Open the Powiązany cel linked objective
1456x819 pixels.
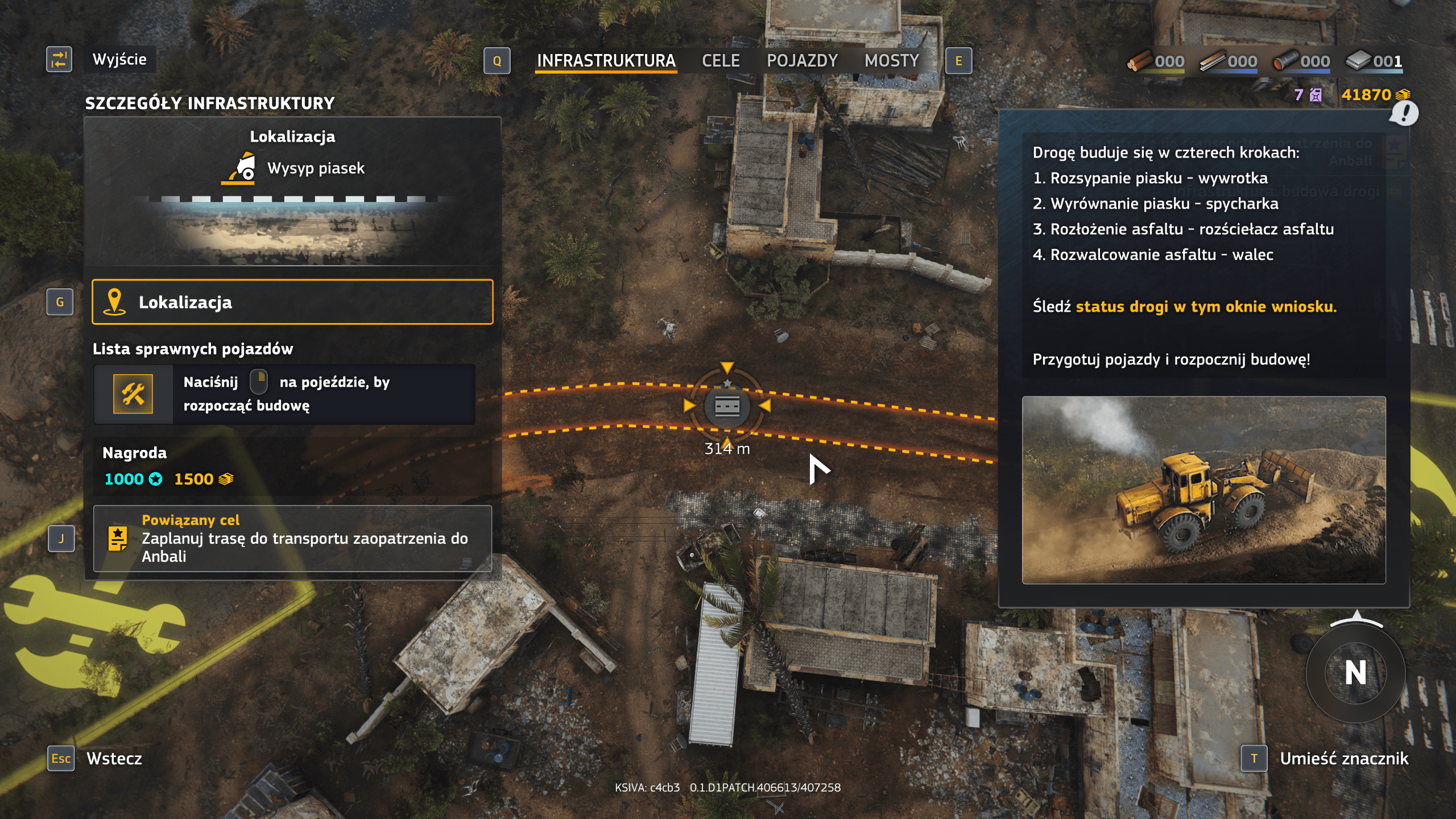[292, 538]
